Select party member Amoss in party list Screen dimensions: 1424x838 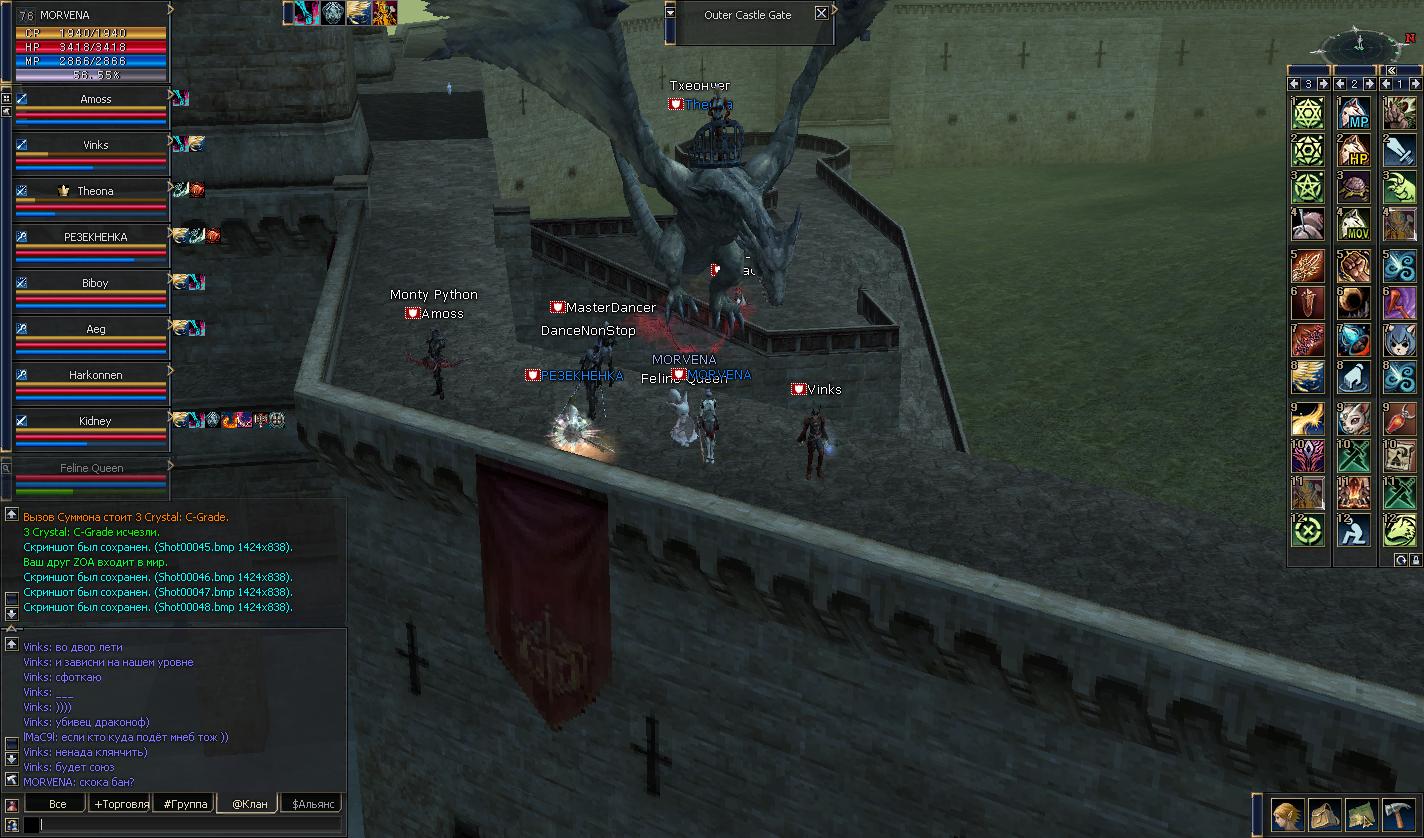(x=96, y=99)
